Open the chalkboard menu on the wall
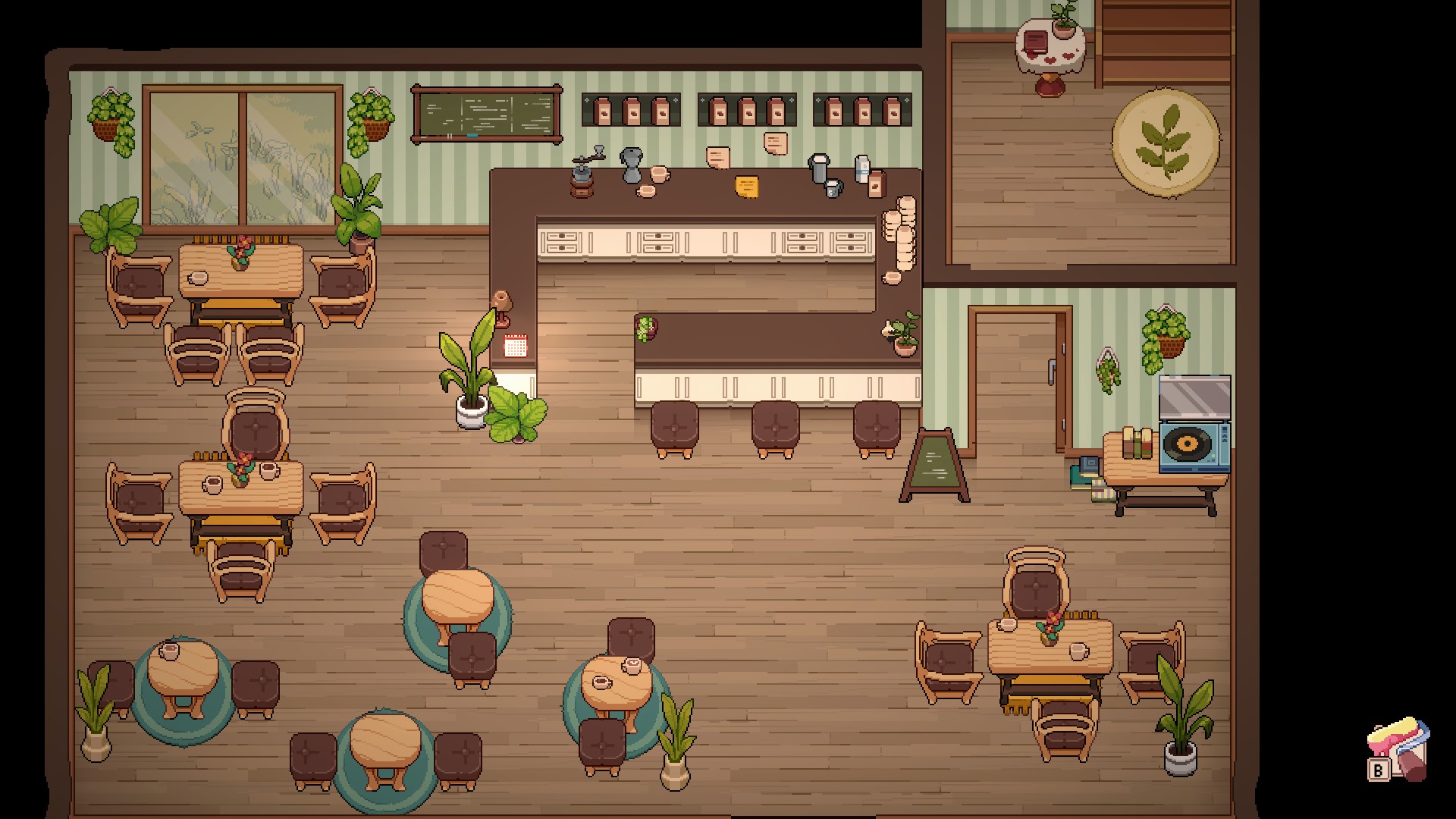This screenshot has width=1456, height=819. 485,115
